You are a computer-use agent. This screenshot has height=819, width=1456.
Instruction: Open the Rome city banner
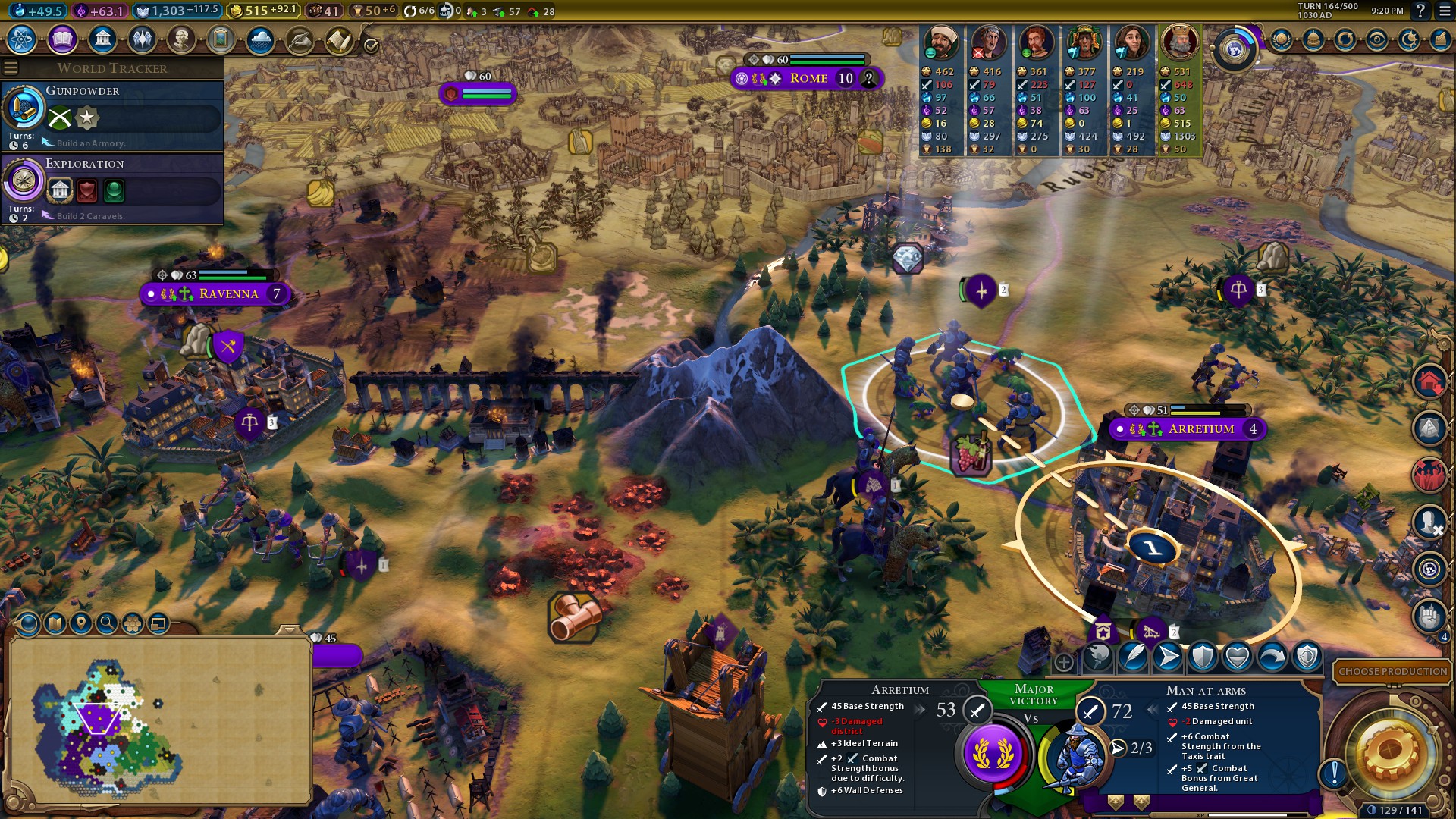pyautogui.click(x=808, y=78)
